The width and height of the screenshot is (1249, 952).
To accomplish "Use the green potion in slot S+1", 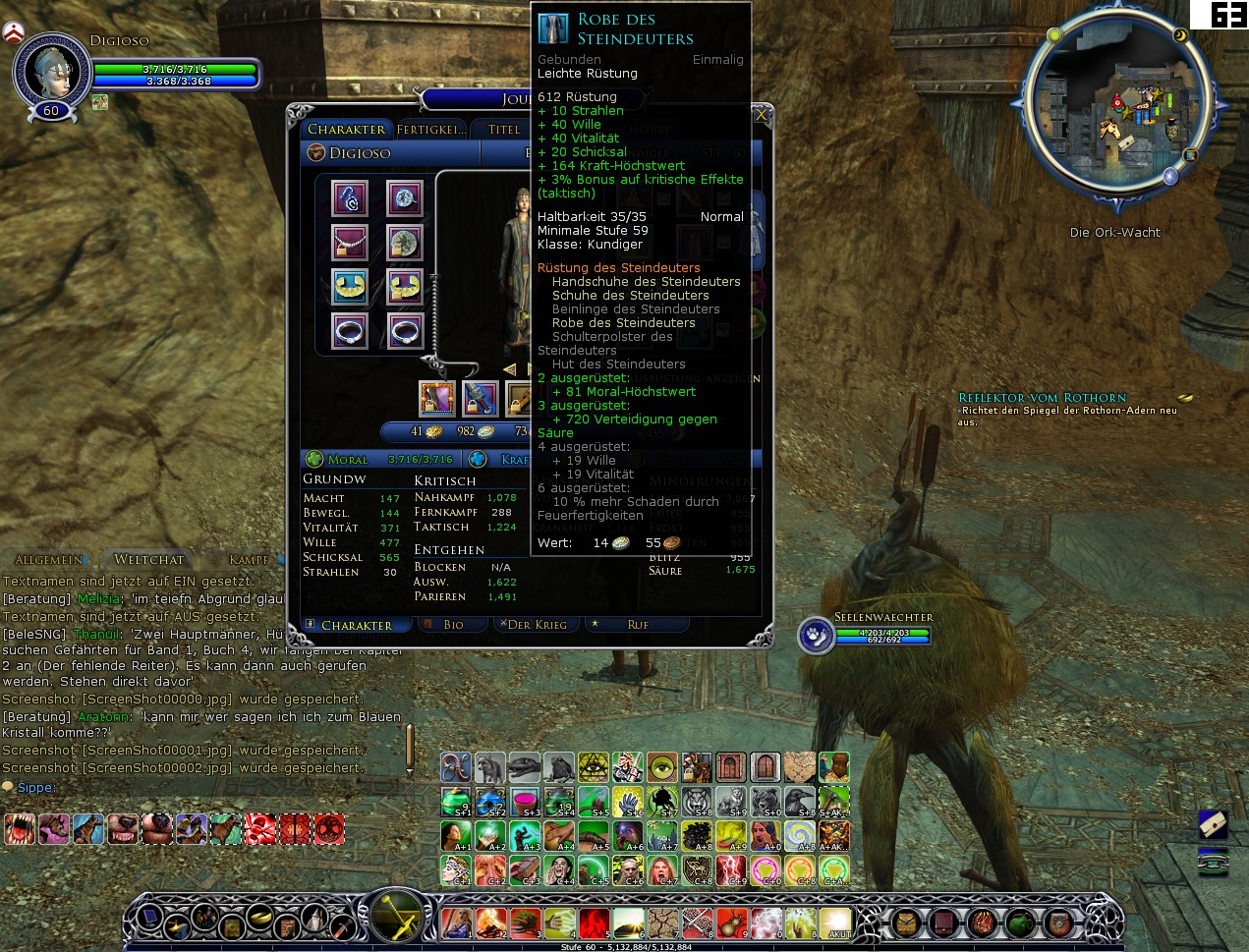I will tap(456, 802).
